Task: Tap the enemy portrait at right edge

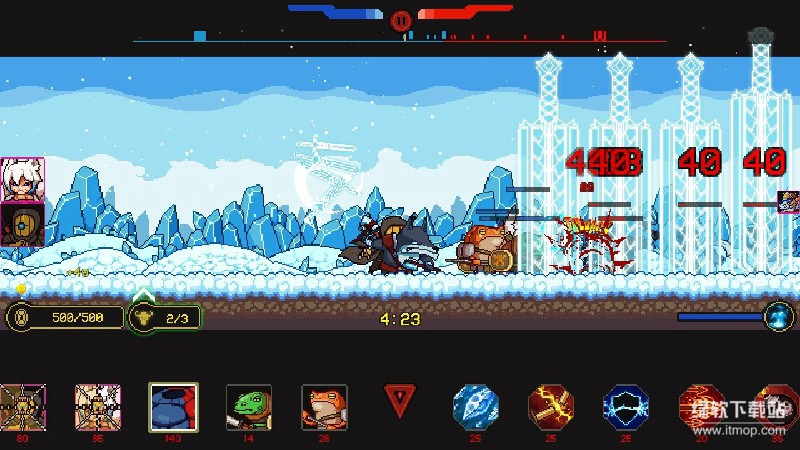Action: point(788,201)
